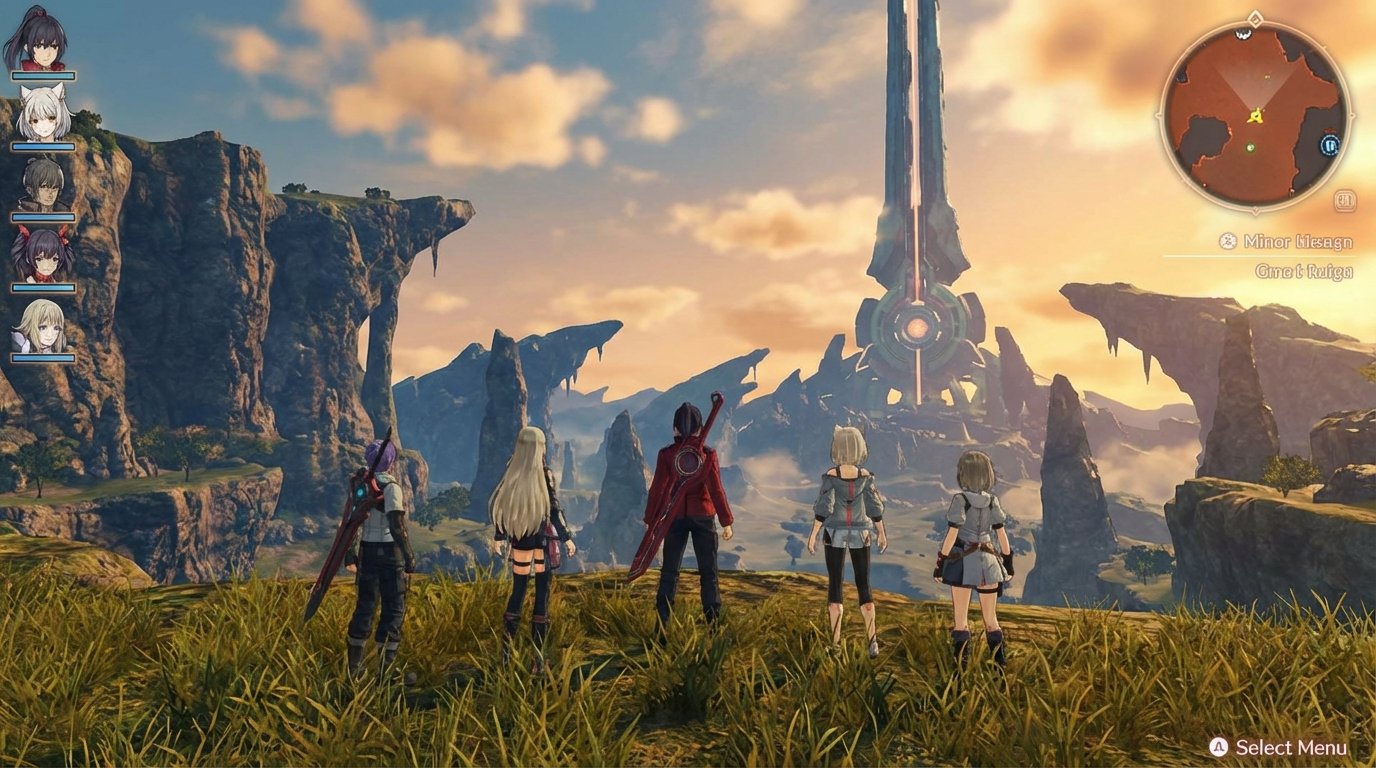Click the enemy marker at the minimap's top edge

pyautogui.click(x=1244, y=34)
